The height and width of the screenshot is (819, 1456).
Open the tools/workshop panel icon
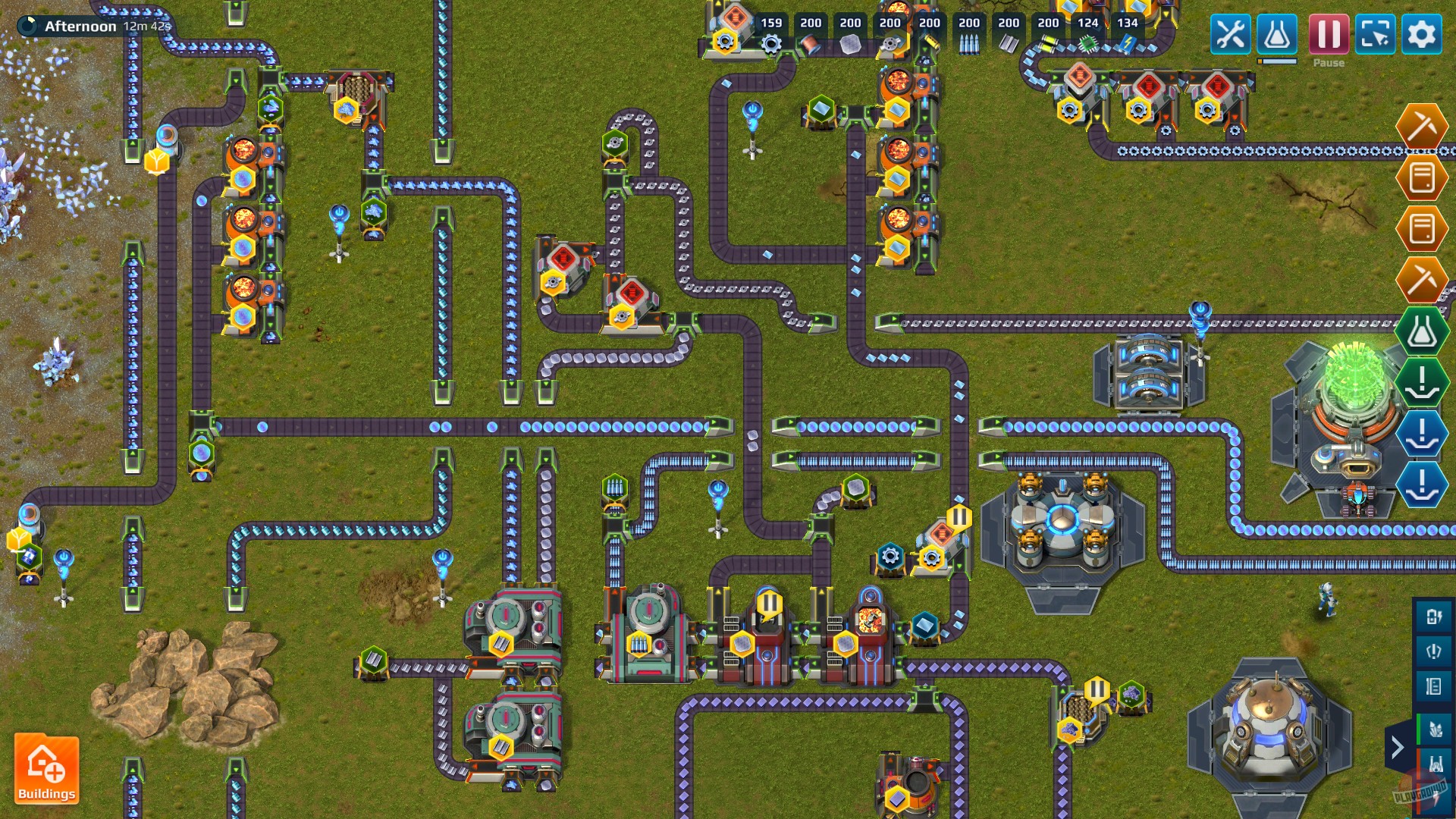pos(1230,34)
